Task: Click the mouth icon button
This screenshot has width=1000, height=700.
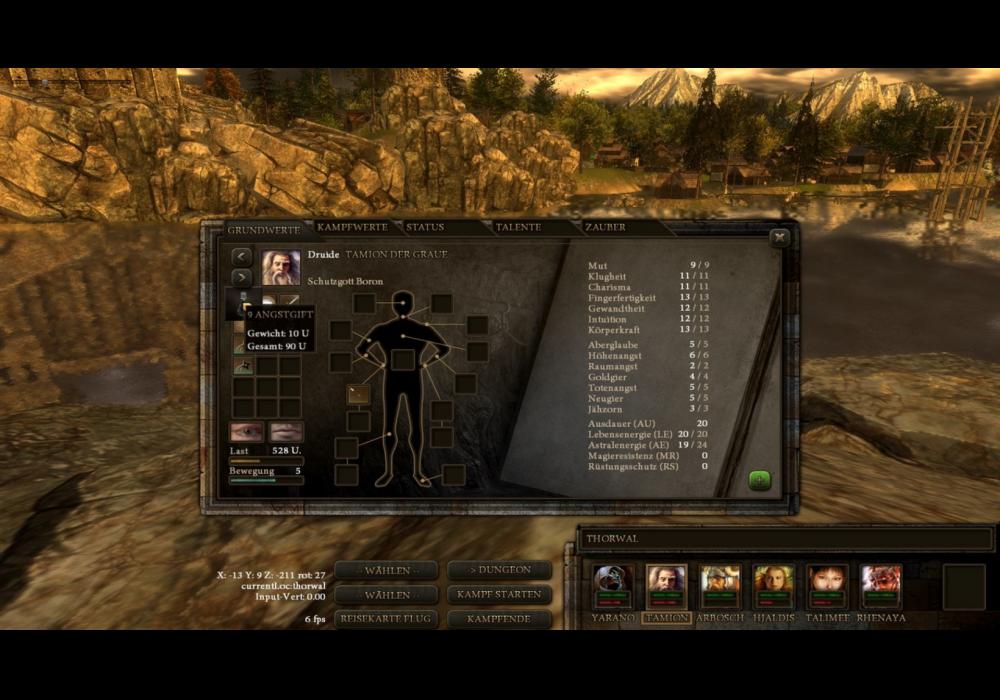Action: pyautogui.click(x=286, y=432)
